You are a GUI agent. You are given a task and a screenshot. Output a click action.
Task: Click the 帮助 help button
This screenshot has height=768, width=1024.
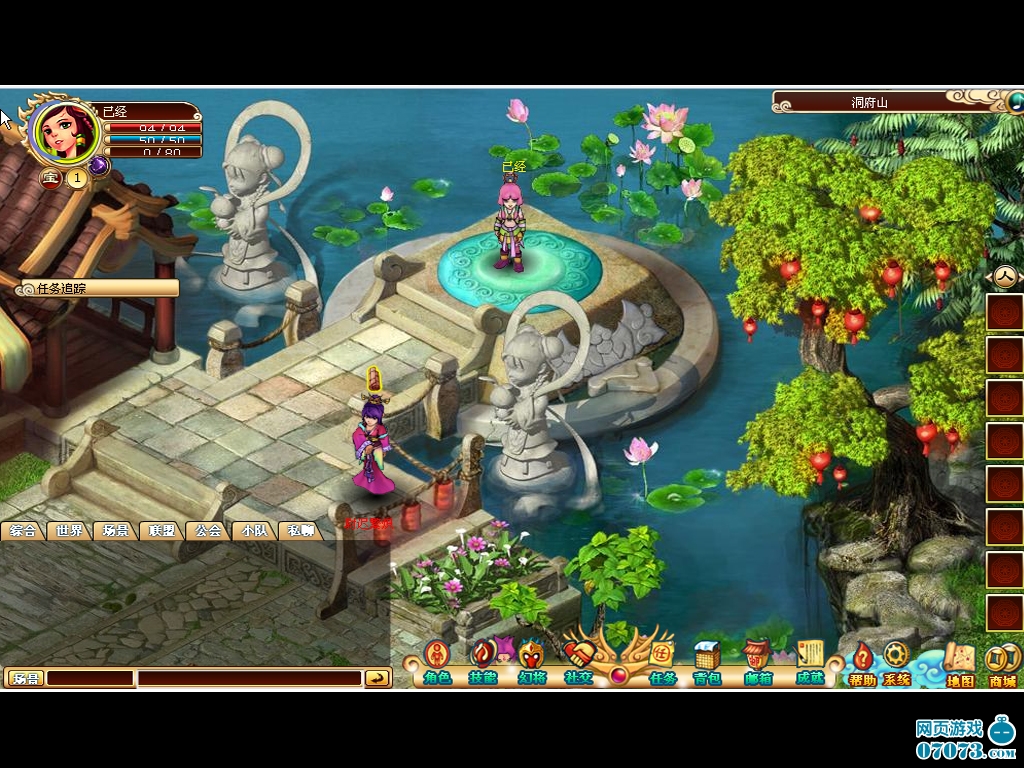pyautogui.click(x=862, y=663)
